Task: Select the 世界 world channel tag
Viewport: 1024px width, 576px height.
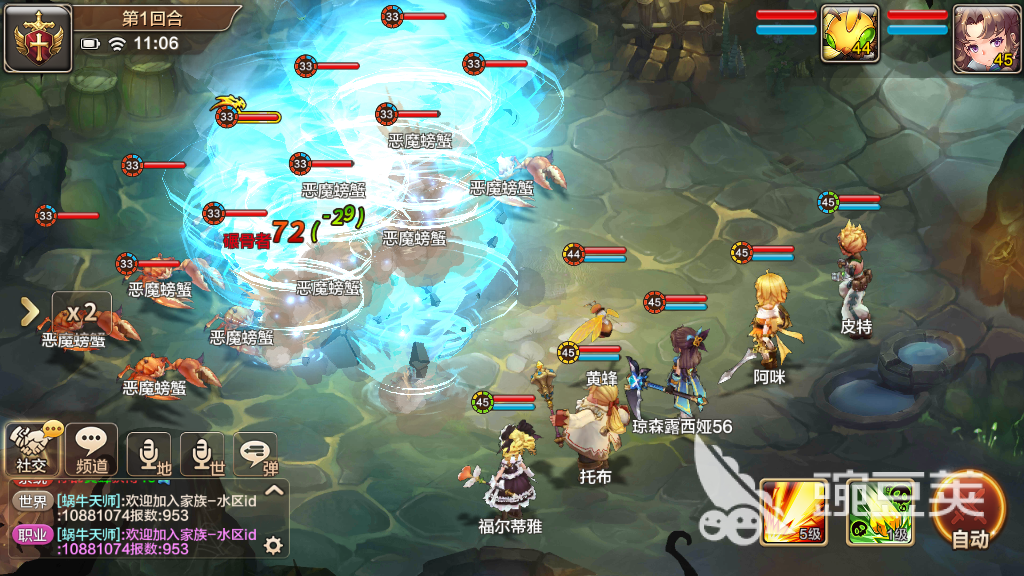Action: [x=33, y=500]
